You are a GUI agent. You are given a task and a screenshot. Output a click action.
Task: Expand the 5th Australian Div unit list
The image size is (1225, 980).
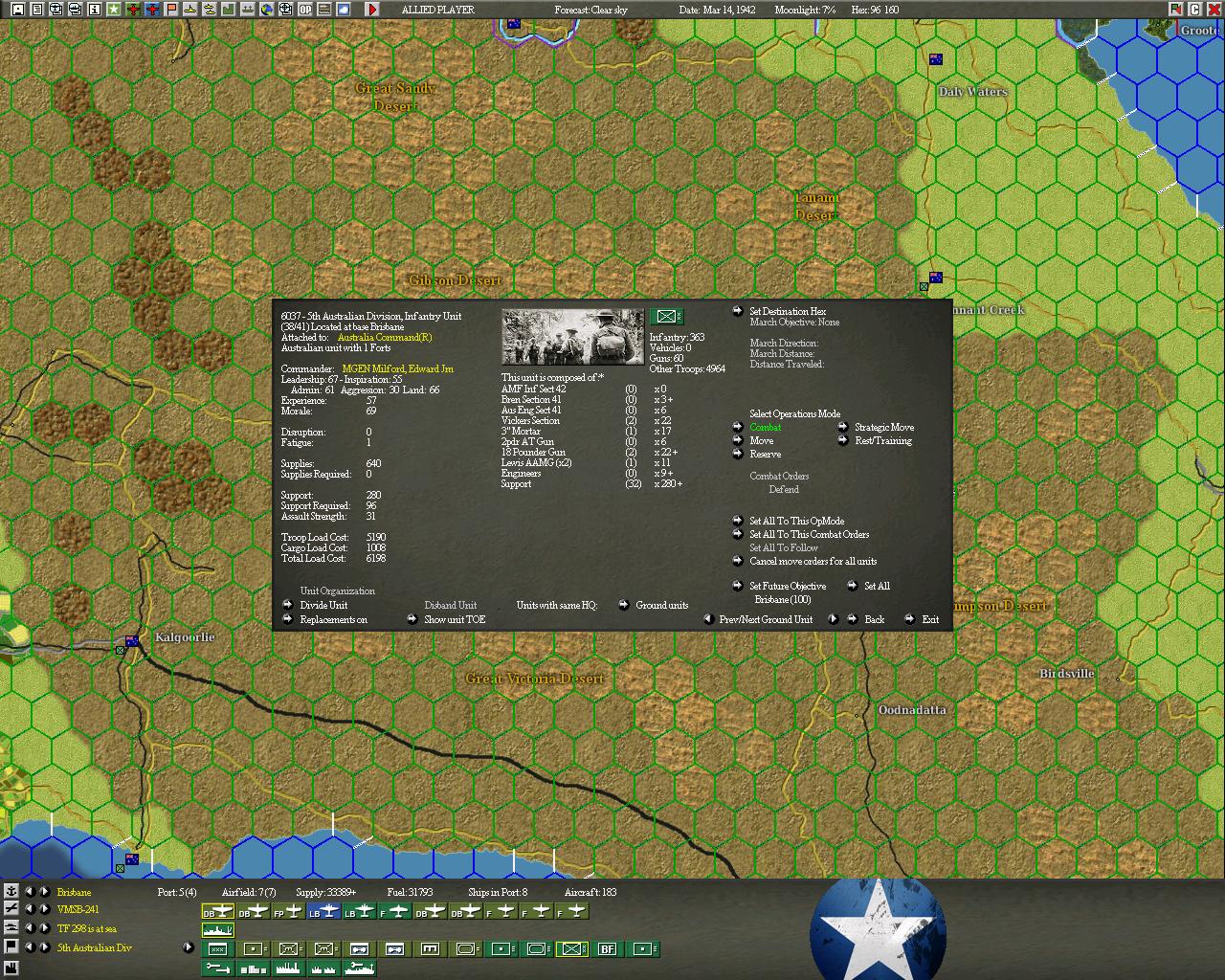188,947
